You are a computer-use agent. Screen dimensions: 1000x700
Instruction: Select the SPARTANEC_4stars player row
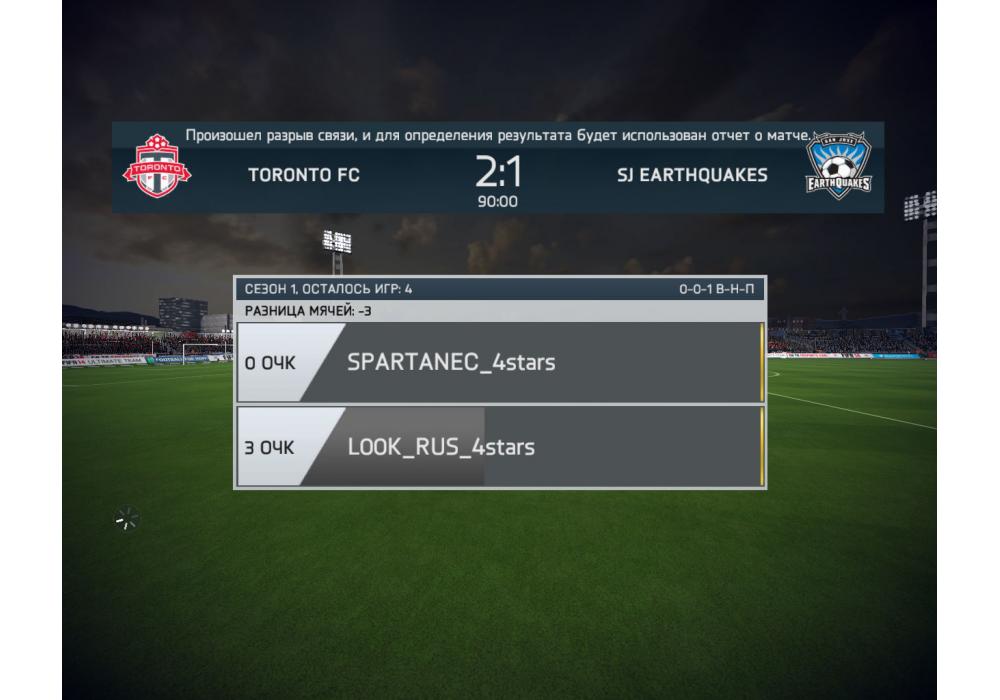coord(500,362)
